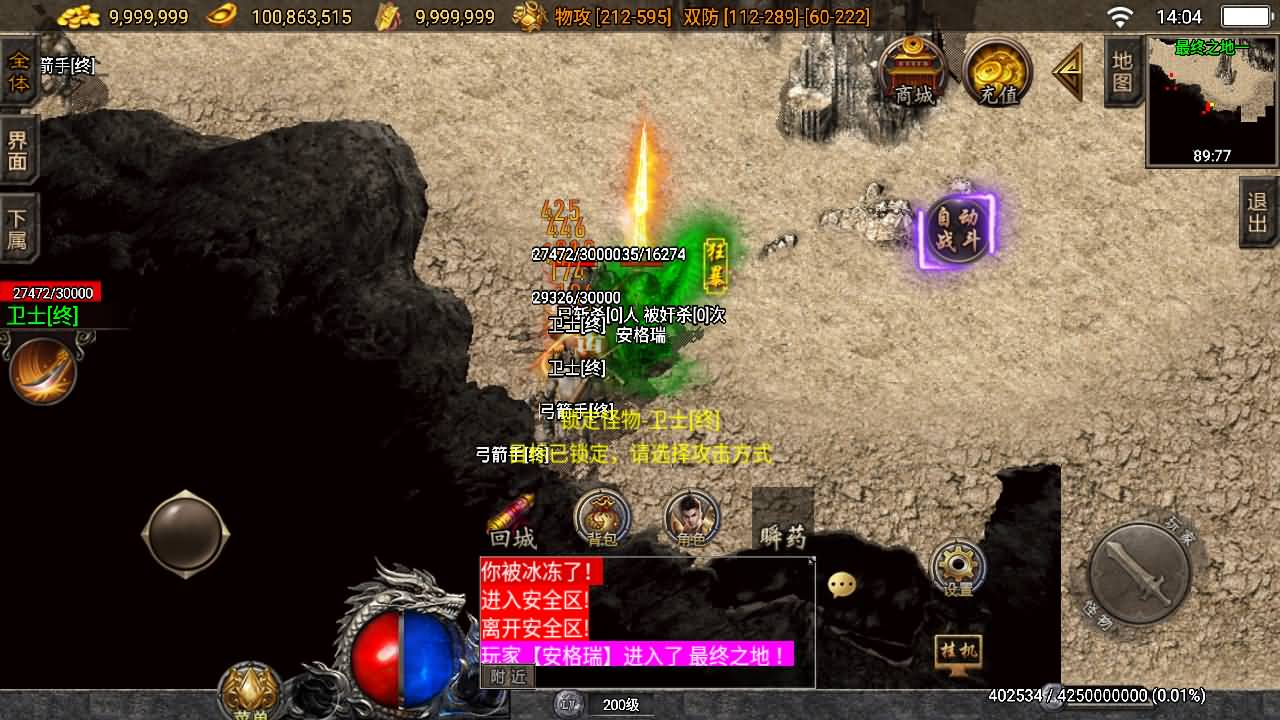
Task: Use the 瞬药 instant potion slot
Action: pyautogui.click(x=782, y=520)
